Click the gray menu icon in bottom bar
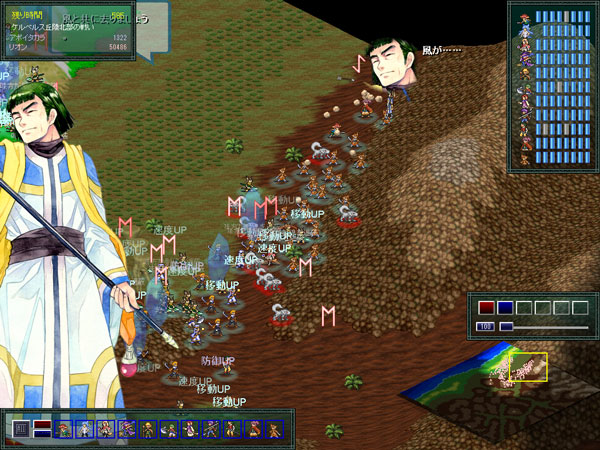Image resolution: width=600 pixels, height=450 pixels. pyautogui.click(x=21, y=429)
